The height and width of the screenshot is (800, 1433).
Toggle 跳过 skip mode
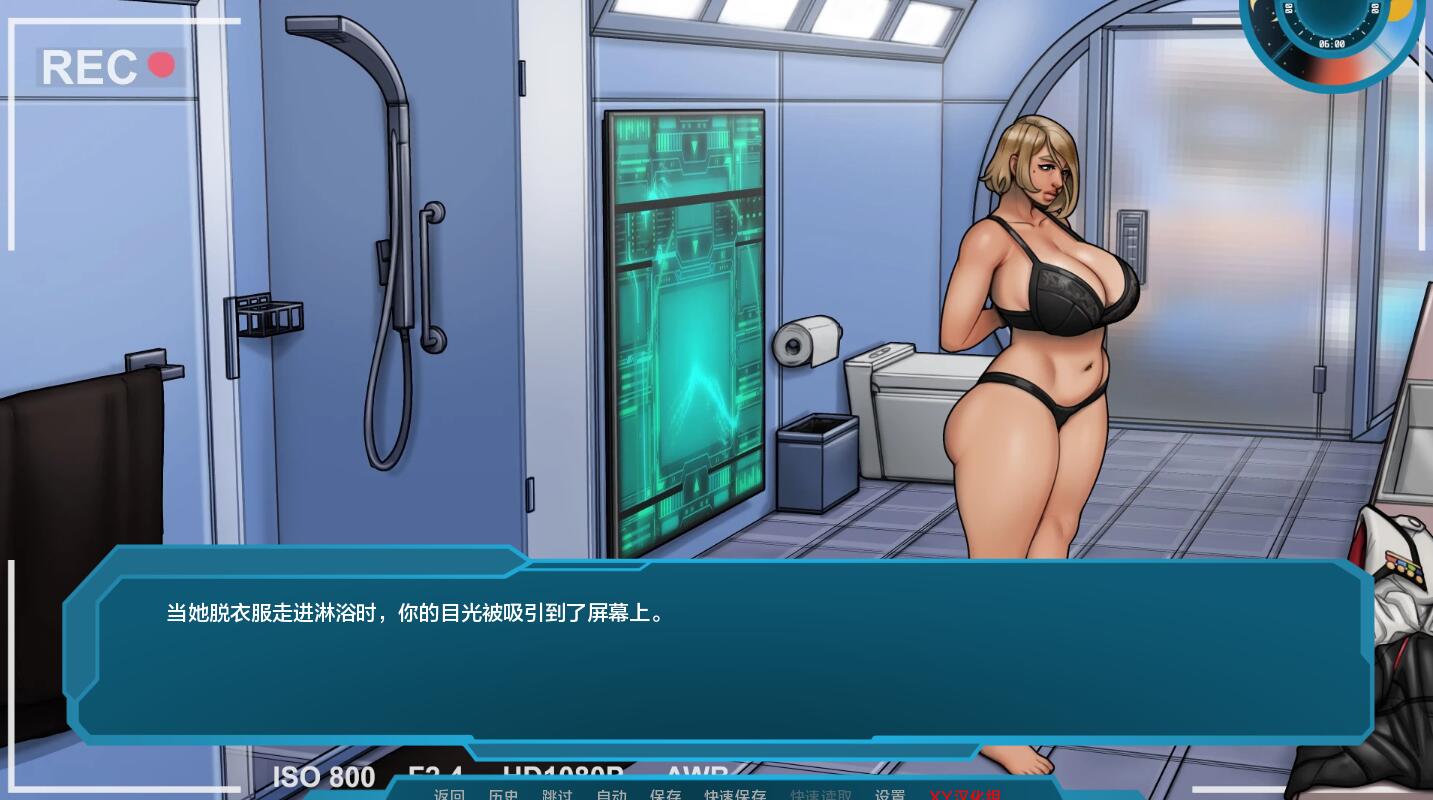pyautogui.click(x=557, y=794)
